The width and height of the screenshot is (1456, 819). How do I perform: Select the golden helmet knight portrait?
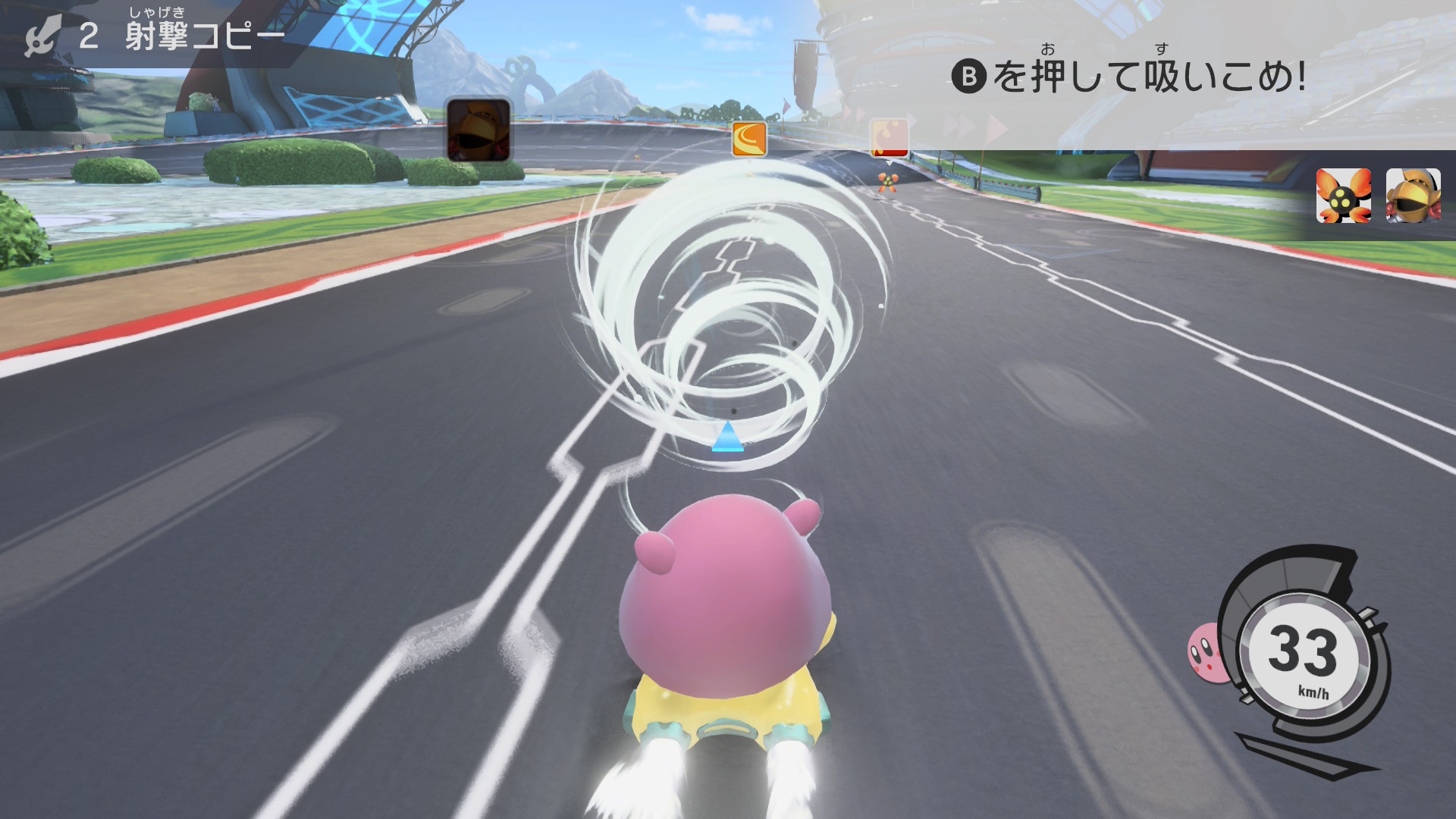click(x=1413, y=196)
